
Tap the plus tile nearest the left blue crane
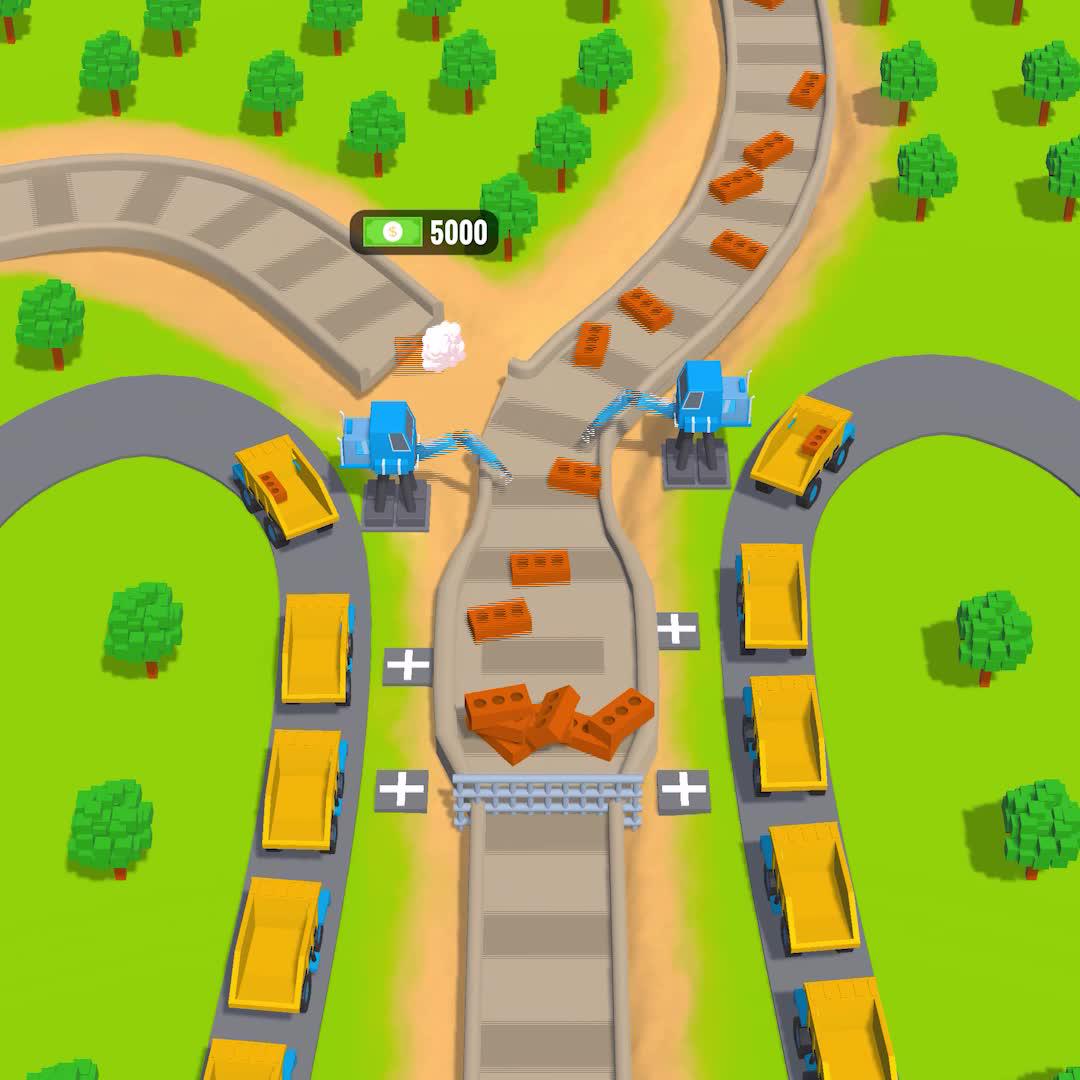click(408, 666)
